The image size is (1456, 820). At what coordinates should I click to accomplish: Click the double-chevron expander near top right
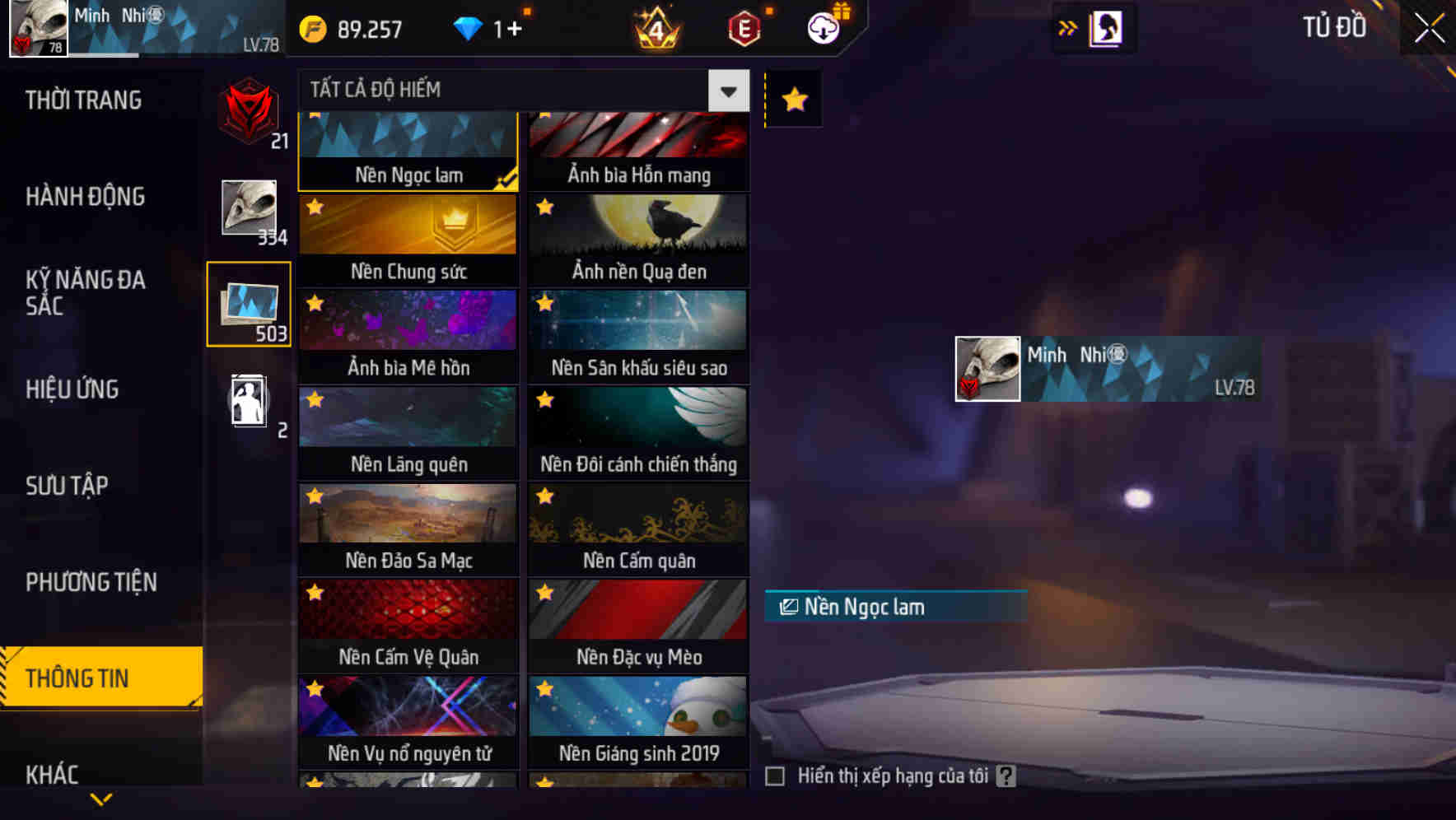(x=1068, y=27)
